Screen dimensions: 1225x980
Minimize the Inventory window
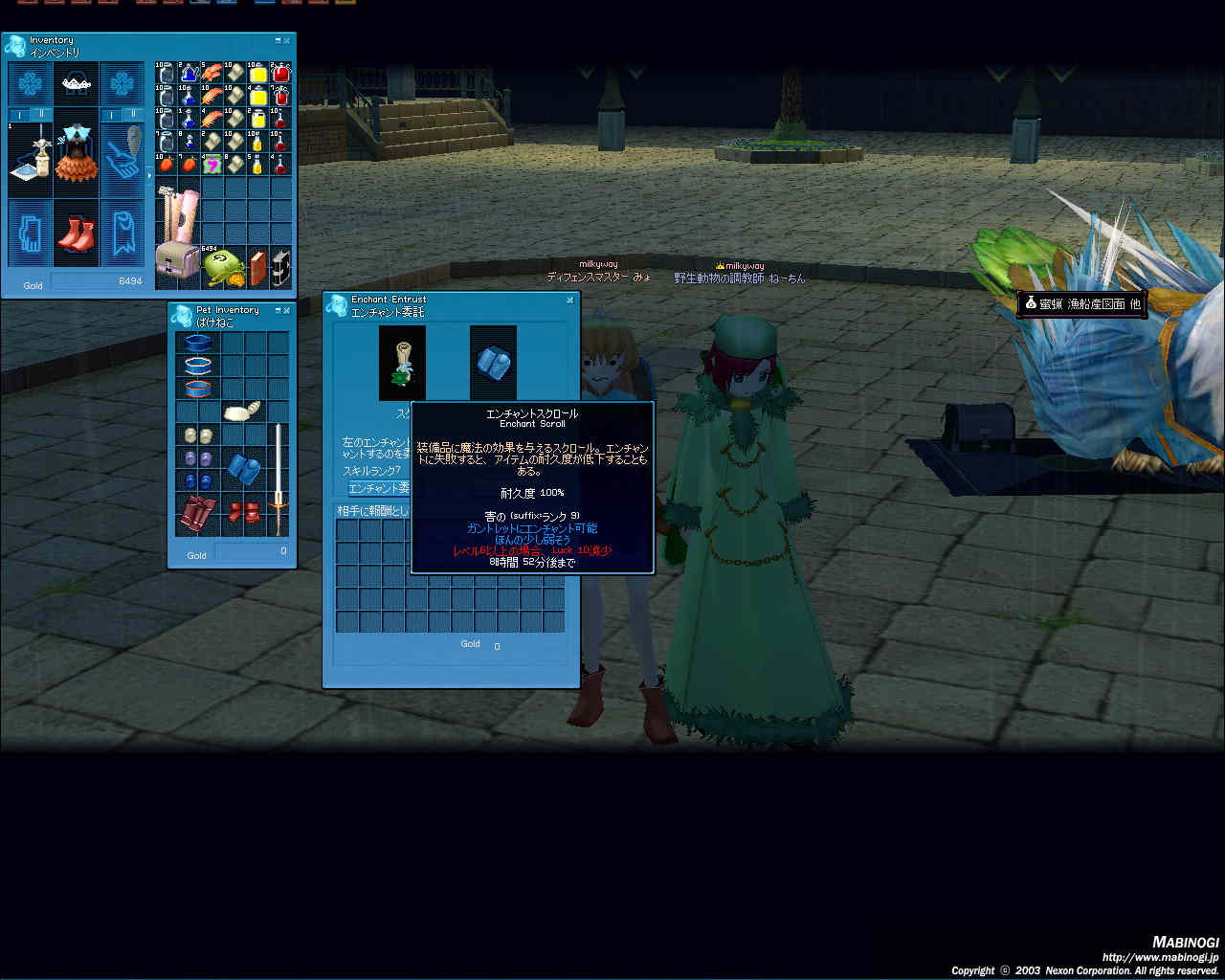click(278, 41)
